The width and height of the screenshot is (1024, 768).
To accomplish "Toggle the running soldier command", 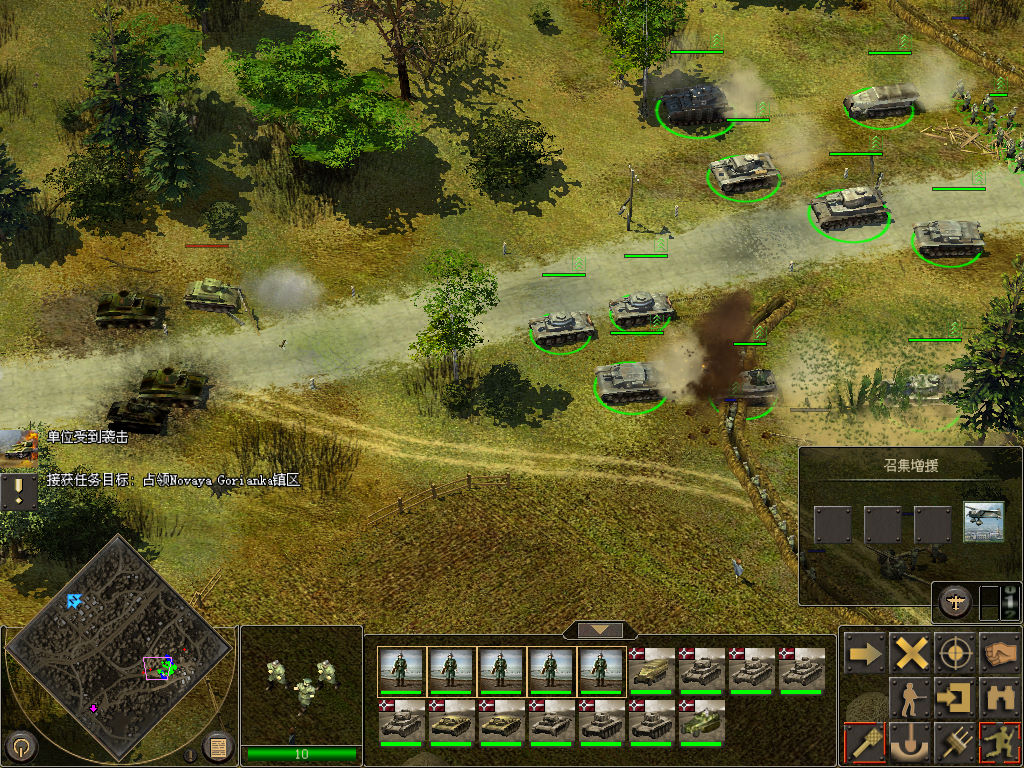I will tap(1000, 742).
